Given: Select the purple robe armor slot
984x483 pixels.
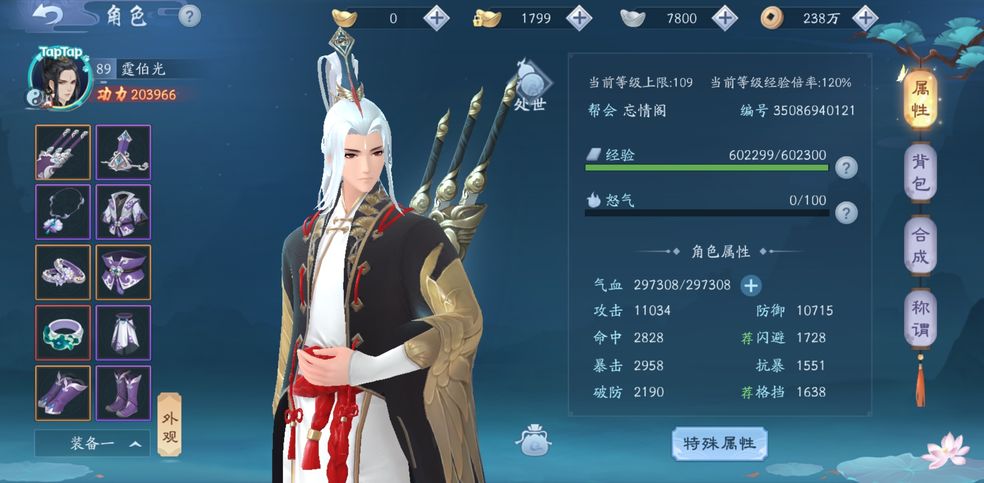Looking at the screenshot, I should click(x=124, y=212).
